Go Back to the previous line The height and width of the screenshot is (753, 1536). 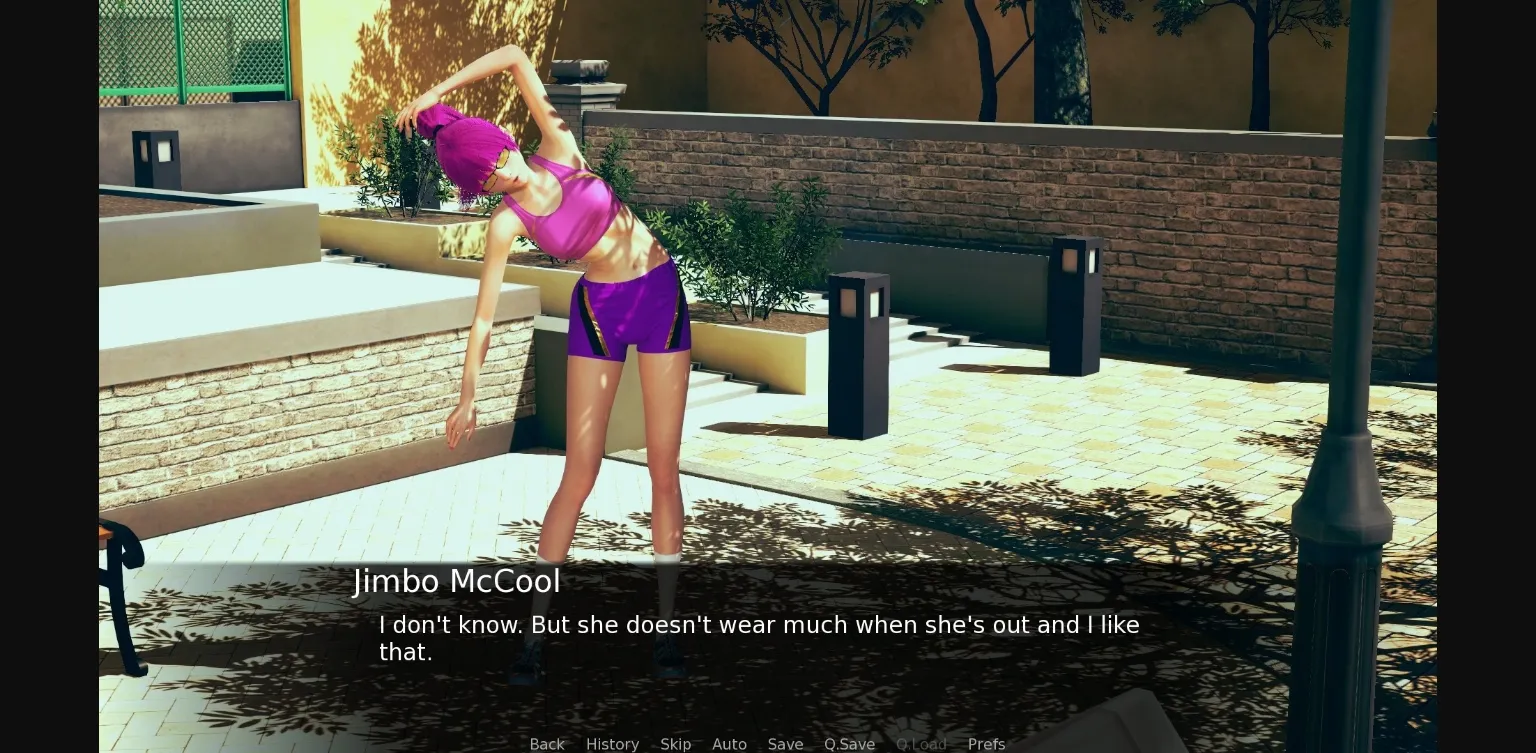[547, 744]
